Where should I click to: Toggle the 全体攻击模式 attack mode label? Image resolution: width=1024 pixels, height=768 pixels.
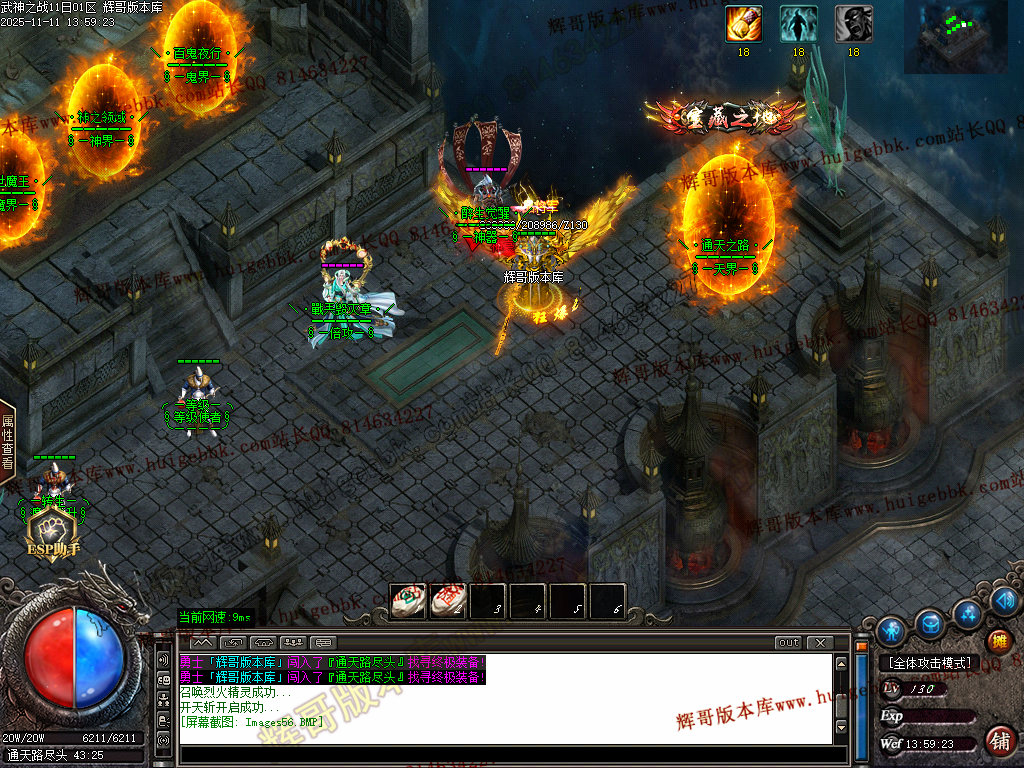pyautogui.click(x=929, y=662)
